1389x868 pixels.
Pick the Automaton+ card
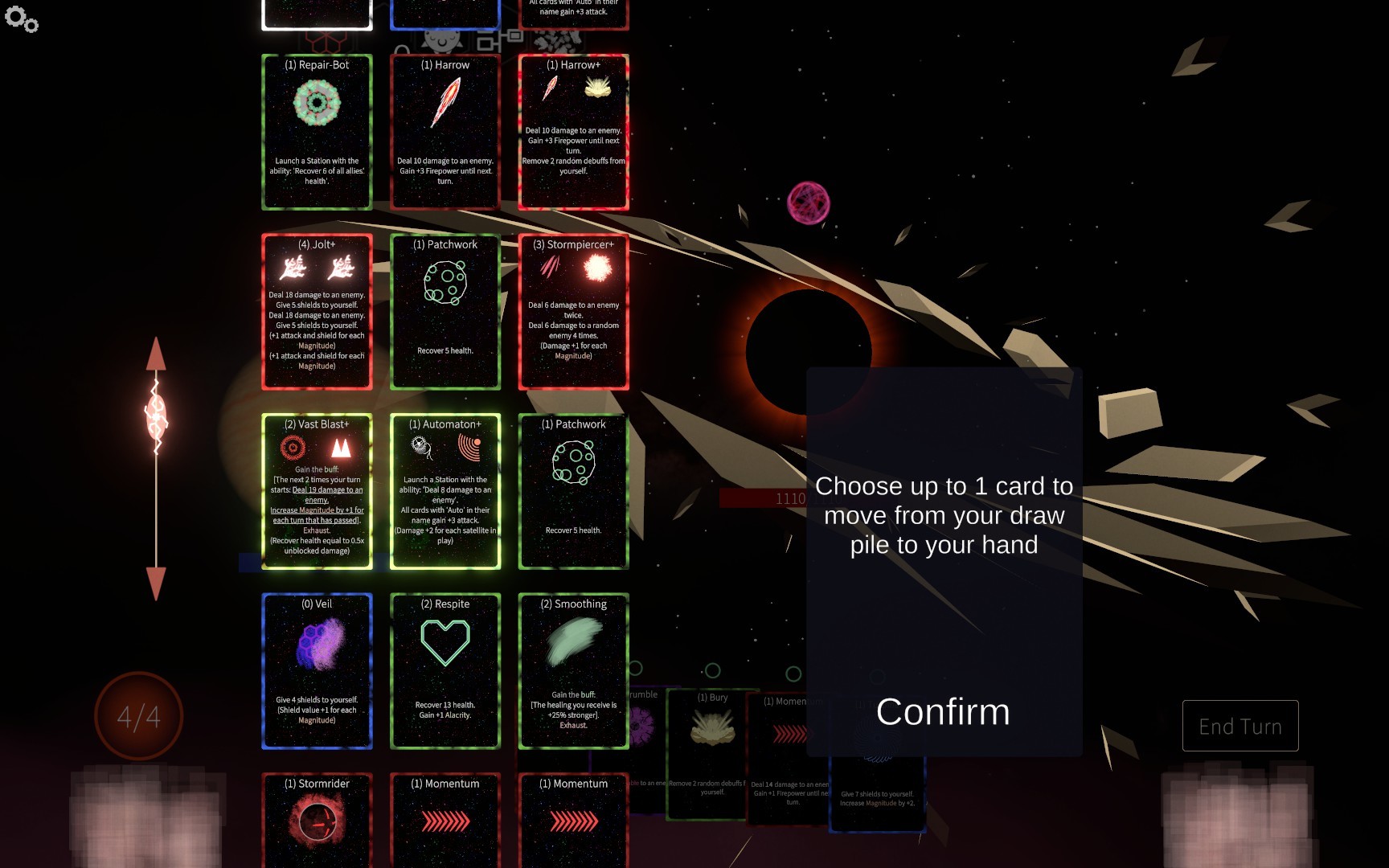pyautogui.click(x=445, y=491)
